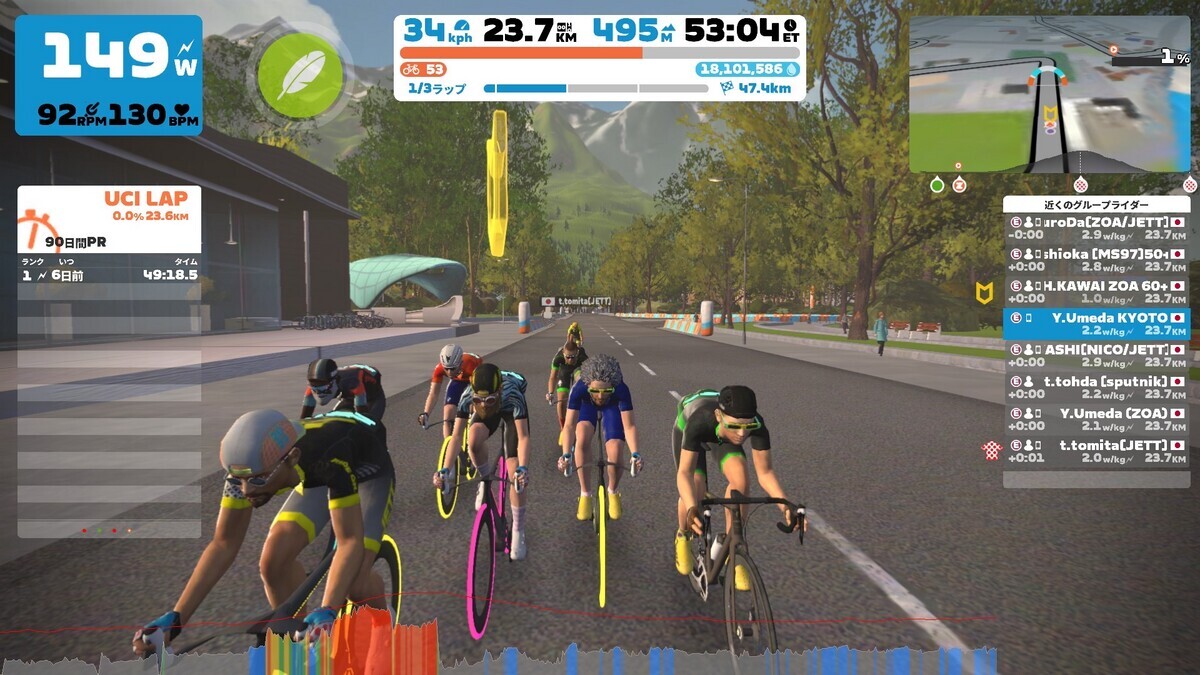Click the ride stats bar showing 34 kph
1200x675 pixels.
click(x=600, y=58)
